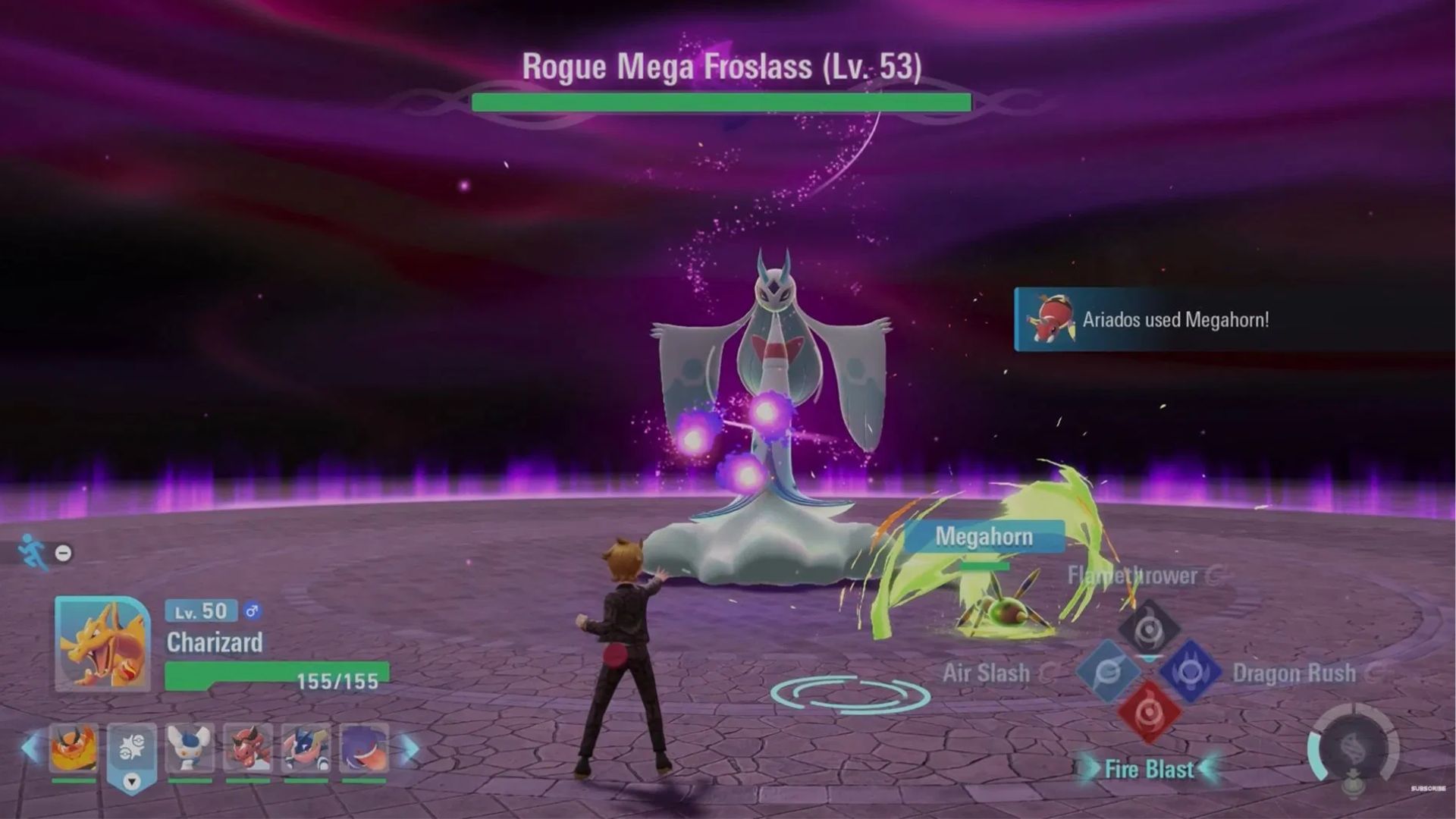
Task: Click the Subscribe watermark
Action: pyautogui.click(x=1428, y=789)
